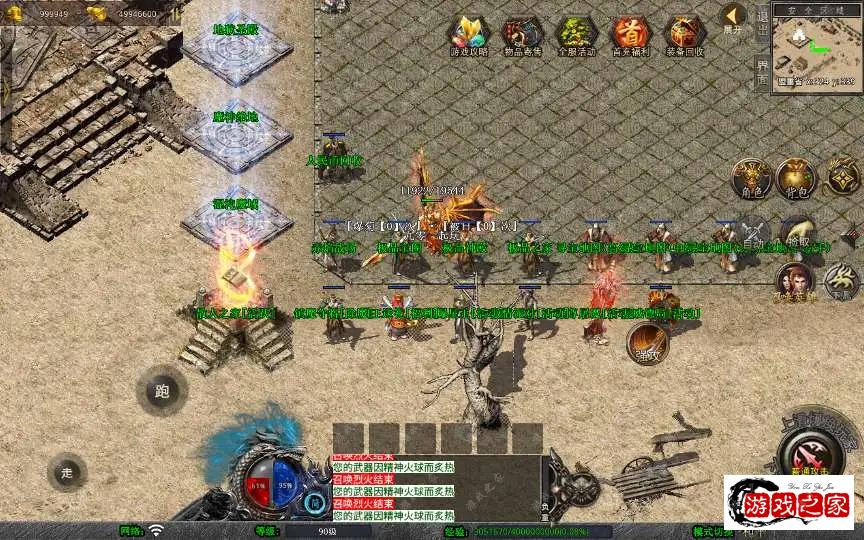Open the 全服活动 server events icon
The image size is (864, 540).
pyautogui.click(x=576, y=35)
